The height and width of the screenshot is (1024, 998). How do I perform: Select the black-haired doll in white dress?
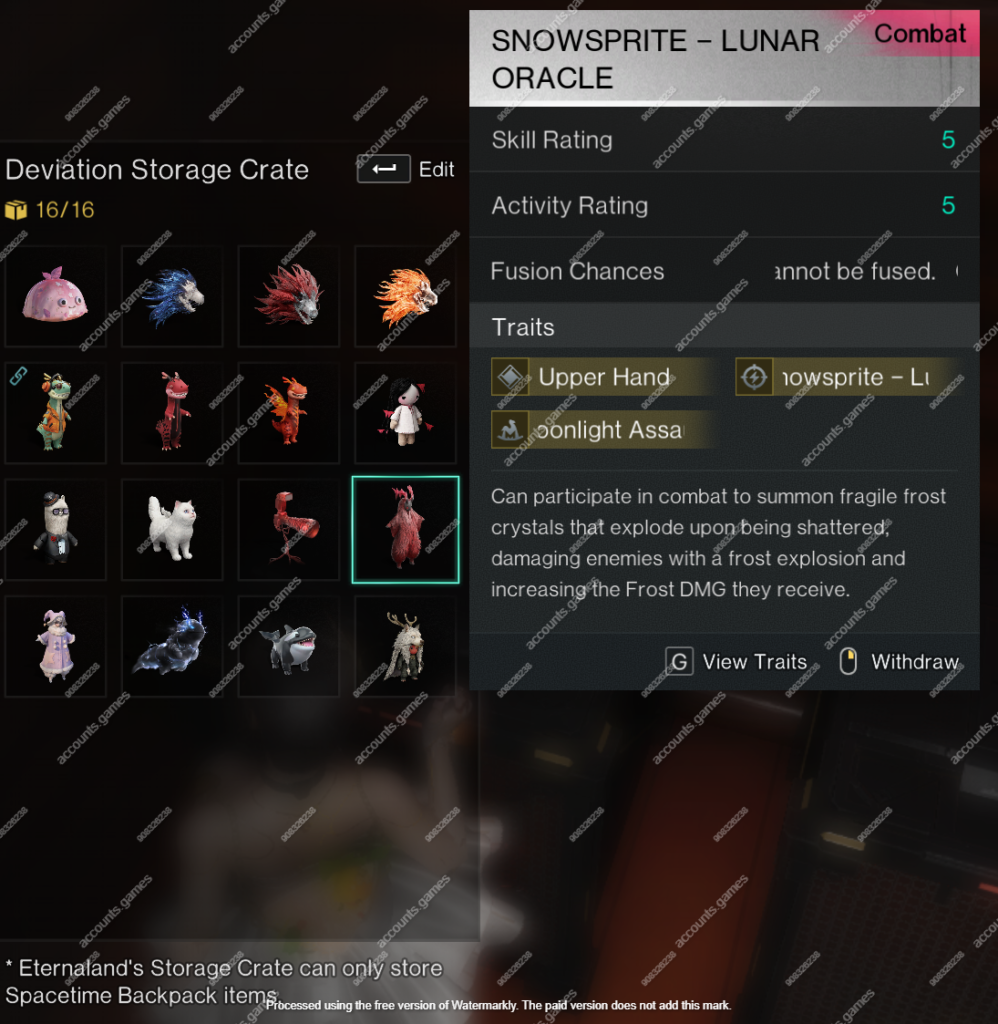point(405,413)
